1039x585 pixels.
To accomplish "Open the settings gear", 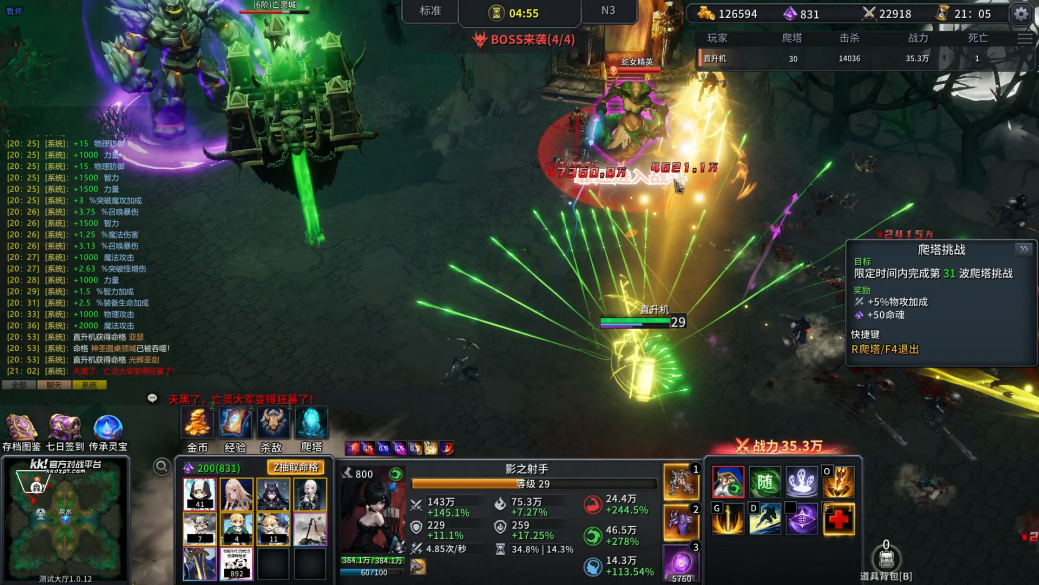I will (1021, 13).
